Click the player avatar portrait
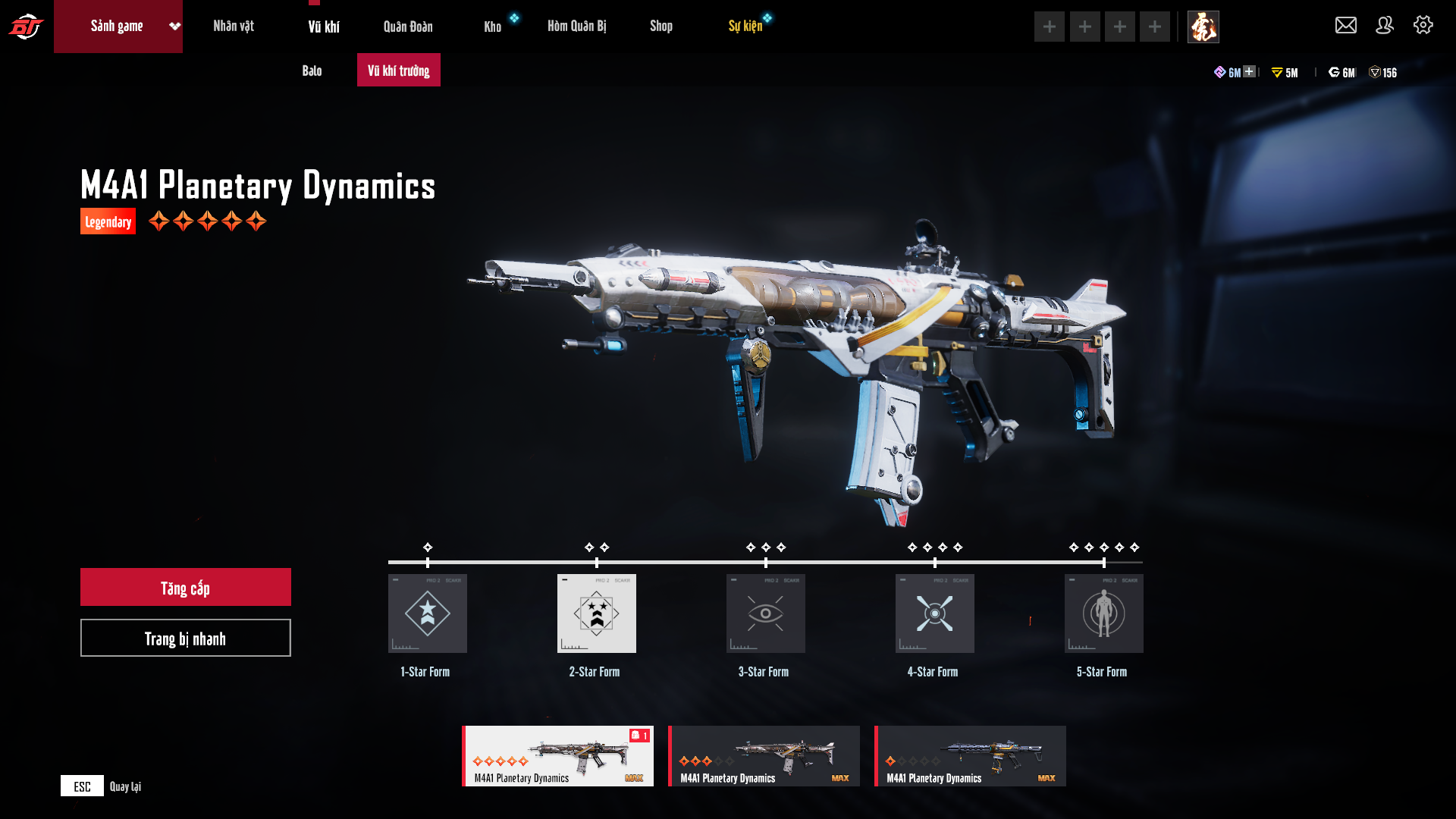The width and height of the screenshot is (1456, 819). coord(1203,27)
